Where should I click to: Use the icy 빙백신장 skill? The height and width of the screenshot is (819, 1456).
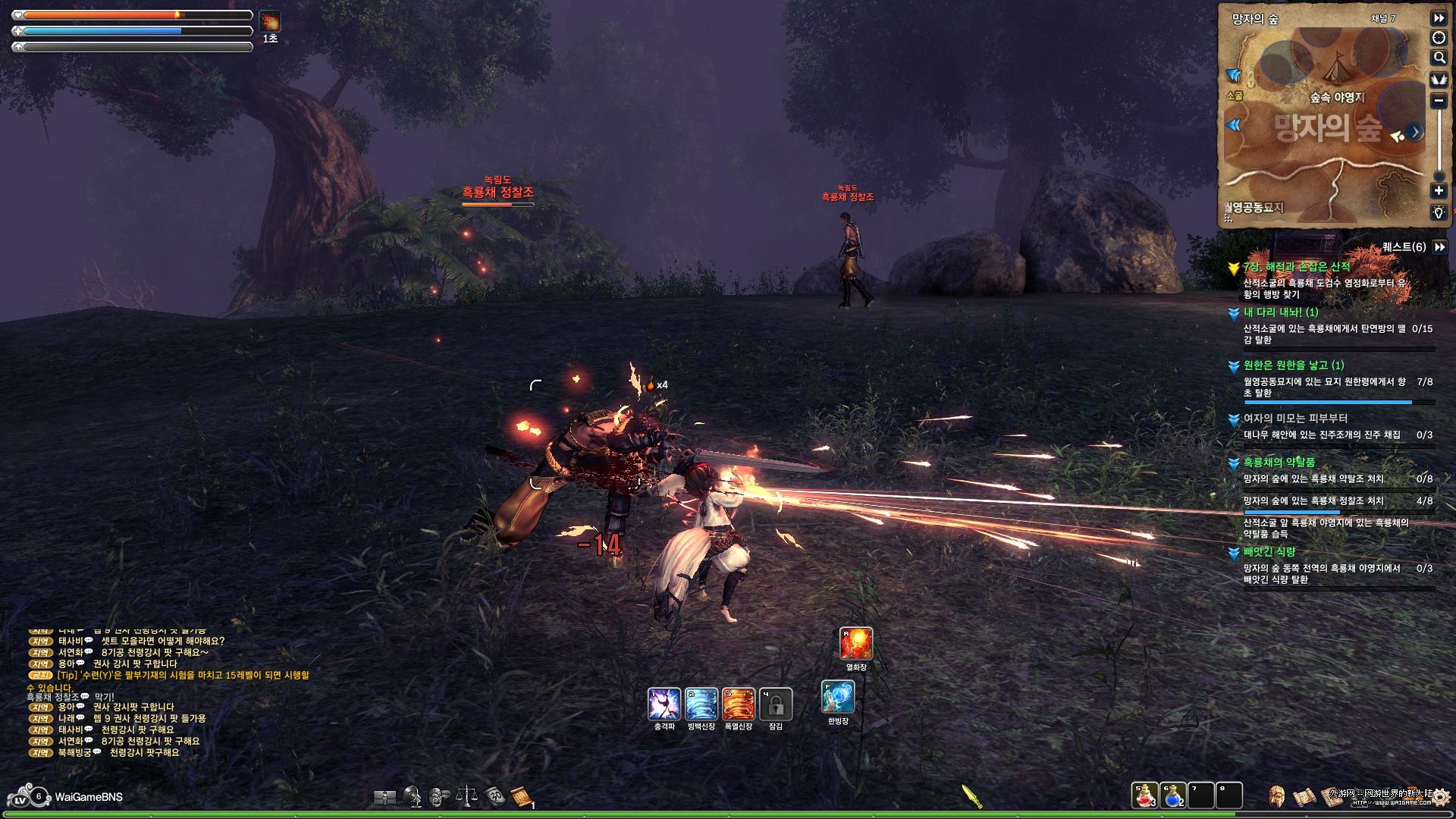click(x=701, y=704)
